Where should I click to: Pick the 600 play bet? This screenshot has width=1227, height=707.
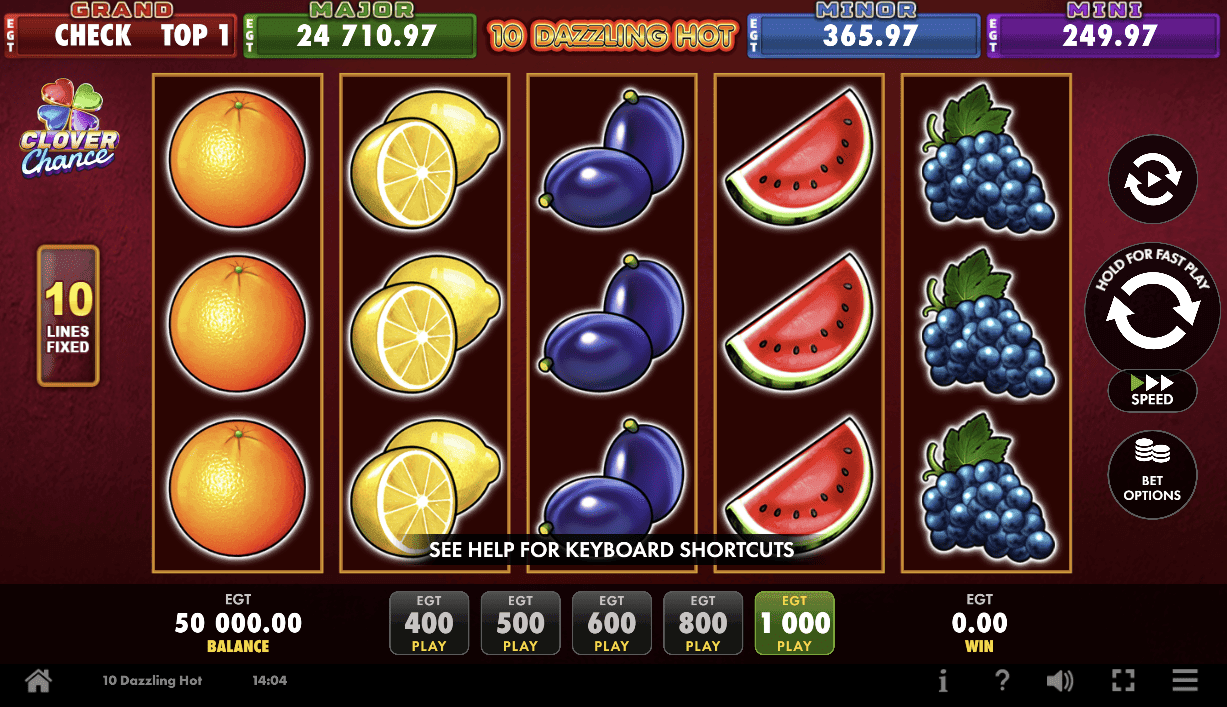pyautogui.click(x=611, y=624)
